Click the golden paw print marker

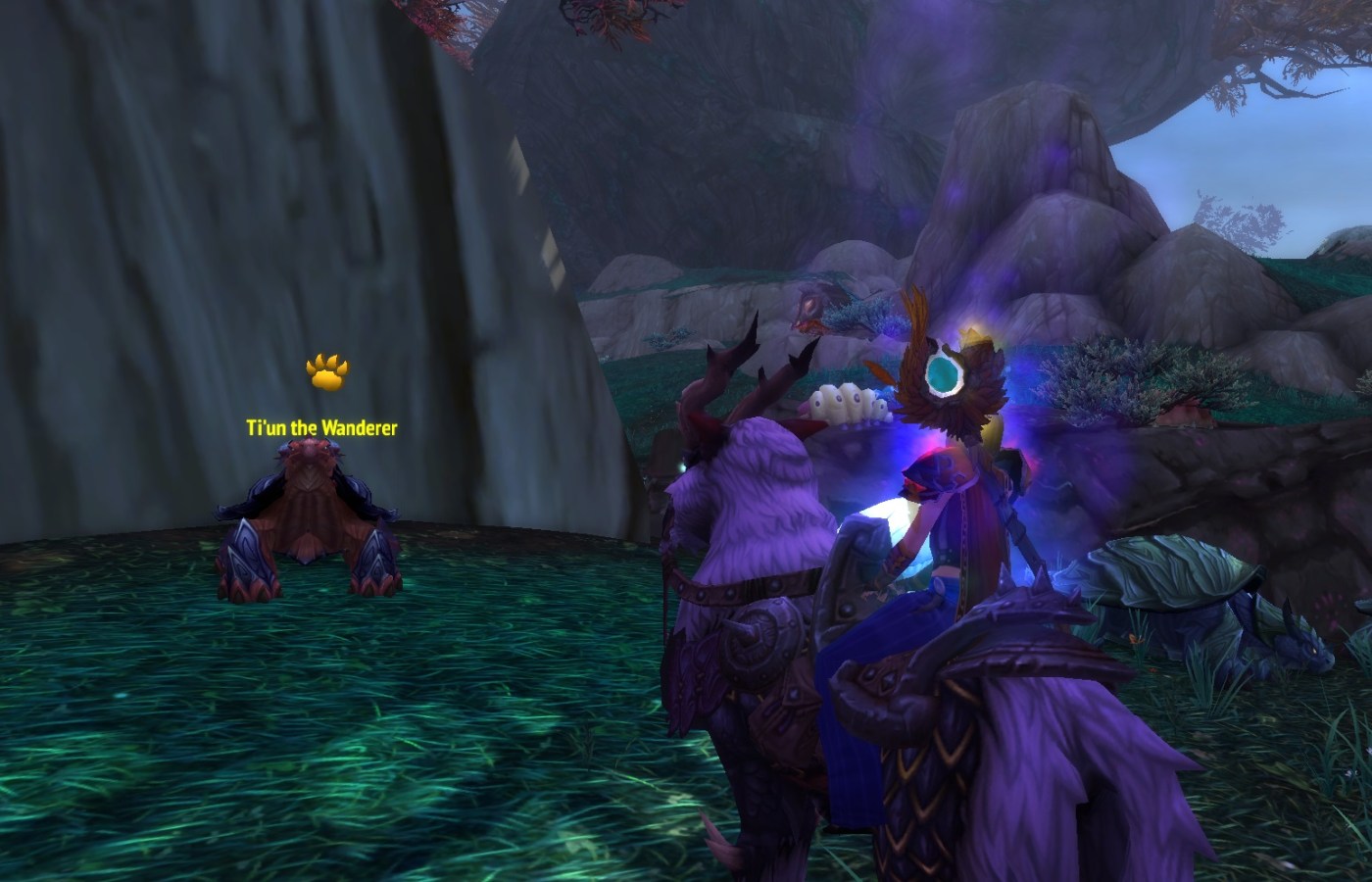pos(326,371)
